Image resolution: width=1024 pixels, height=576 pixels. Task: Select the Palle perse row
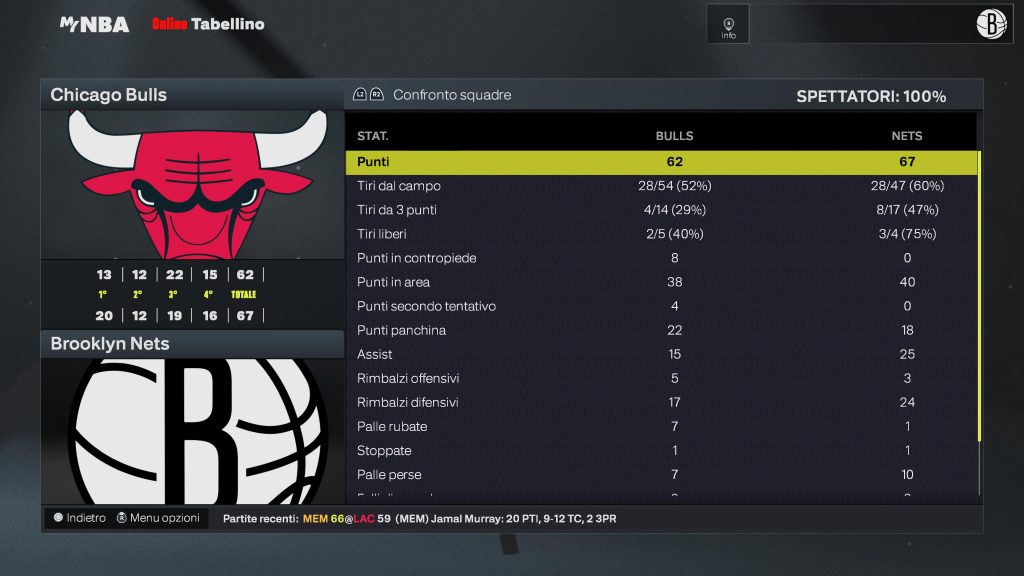[661, 474]
